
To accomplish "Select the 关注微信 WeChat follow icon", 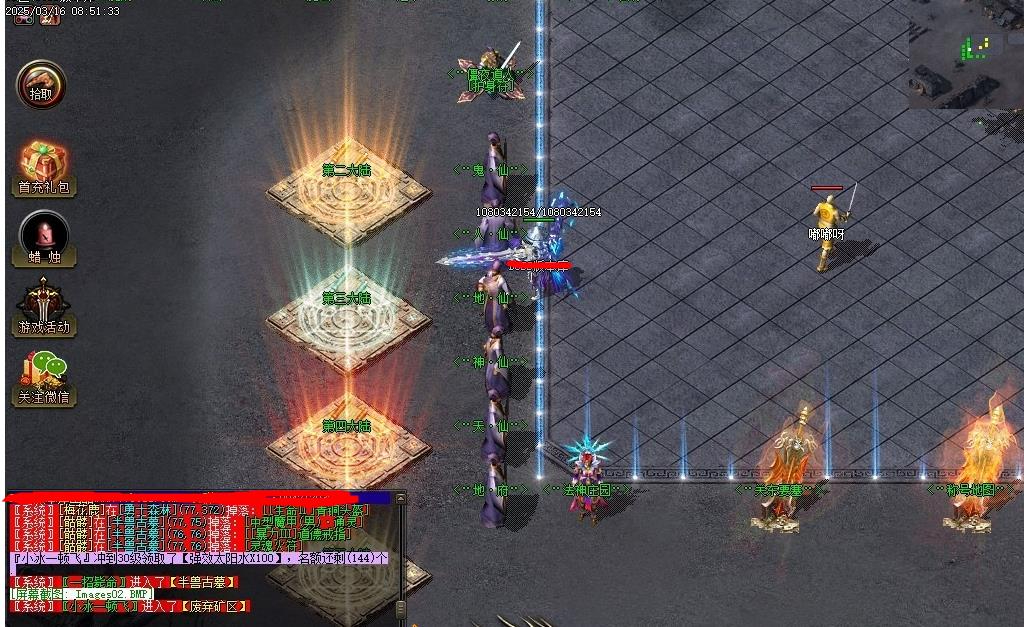I will (x=44, y=377).
